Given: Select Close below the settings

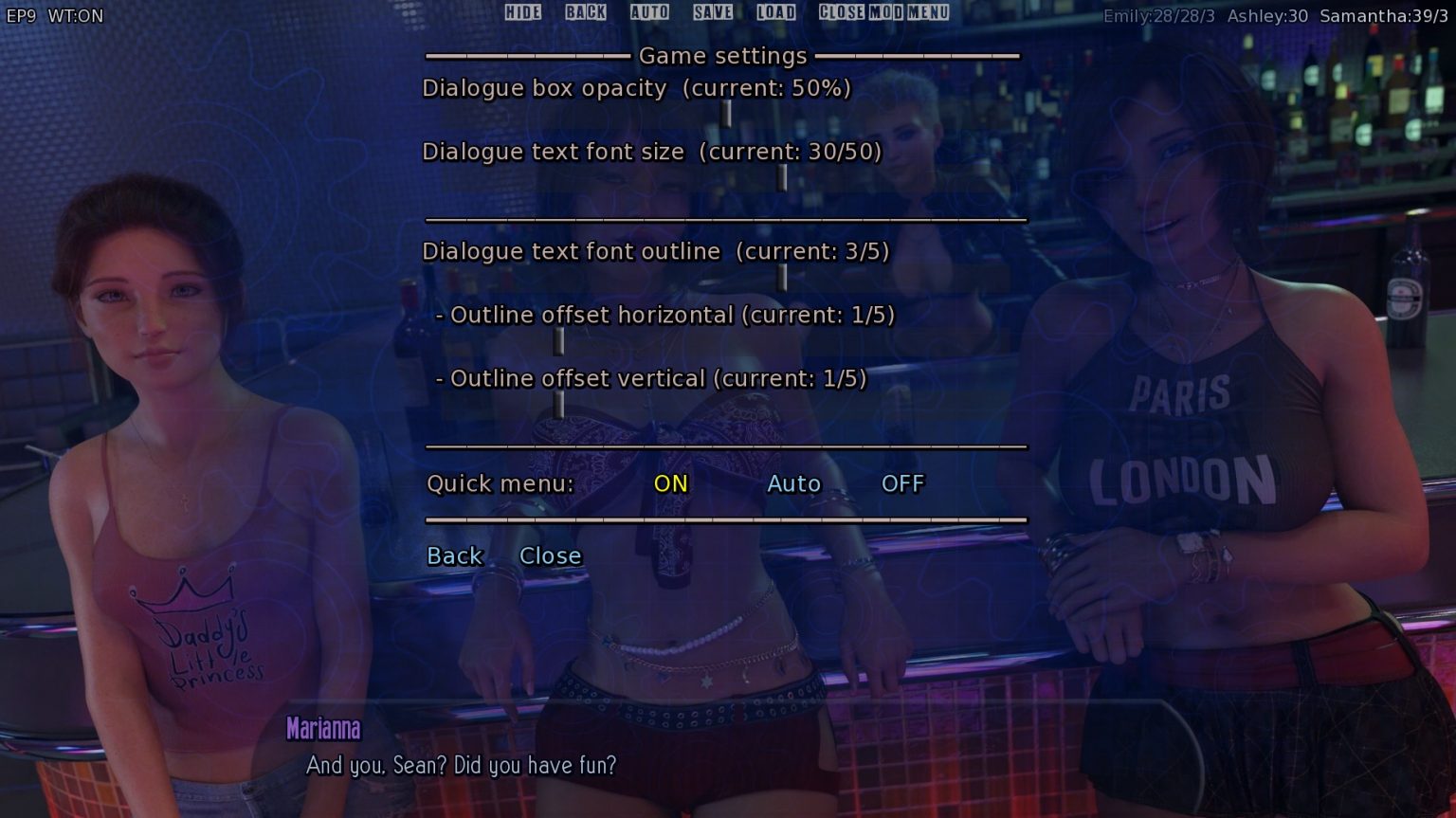Looking at the screenshot, I should pos(551,555).
